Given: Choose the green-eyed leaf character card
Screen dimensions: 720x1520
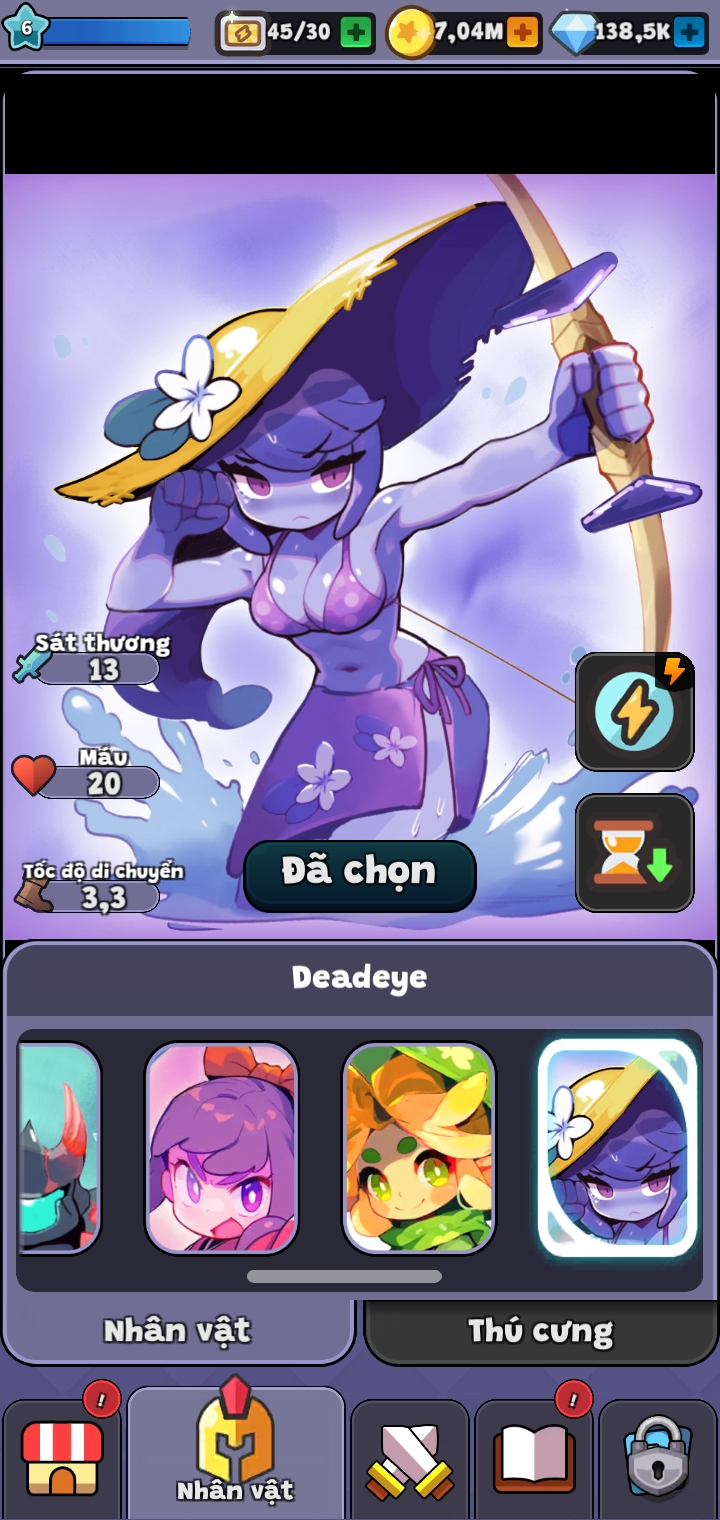Looking at the screenshot, I should click(419, 1148).
